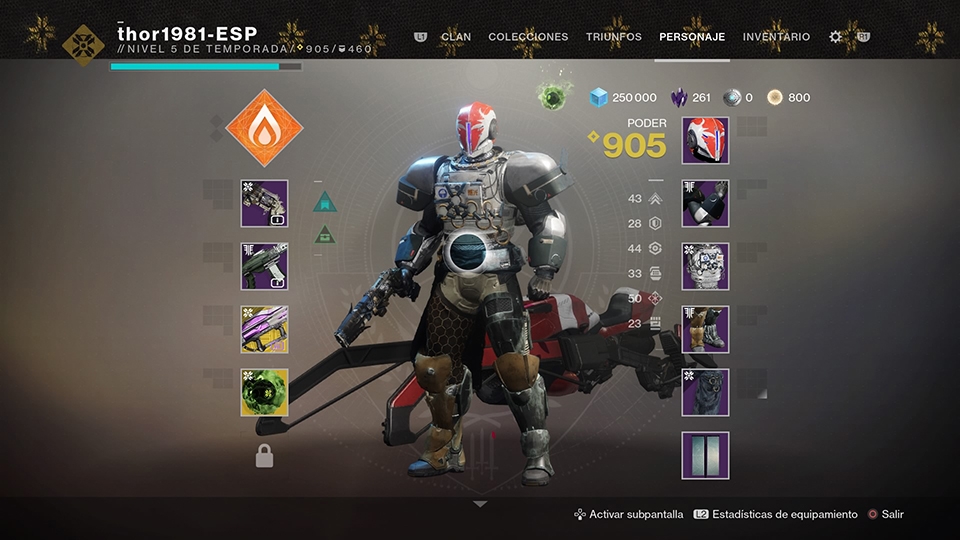The image size is (960, 540).
Task: Open the purple banner slot
Action: tap(705, 456)
